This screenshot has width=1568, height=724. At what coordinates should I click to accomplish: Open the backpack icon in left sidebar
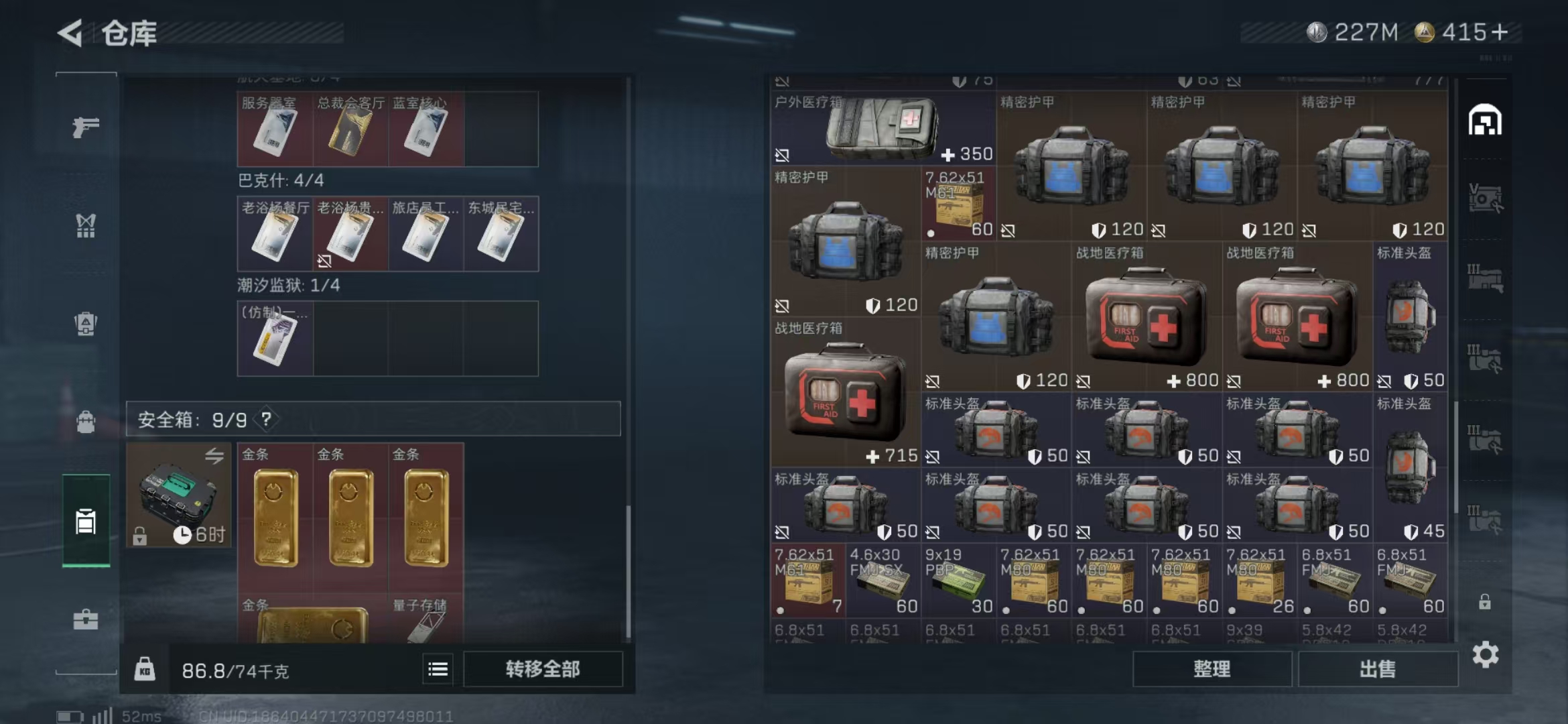(x=85, y=422)
